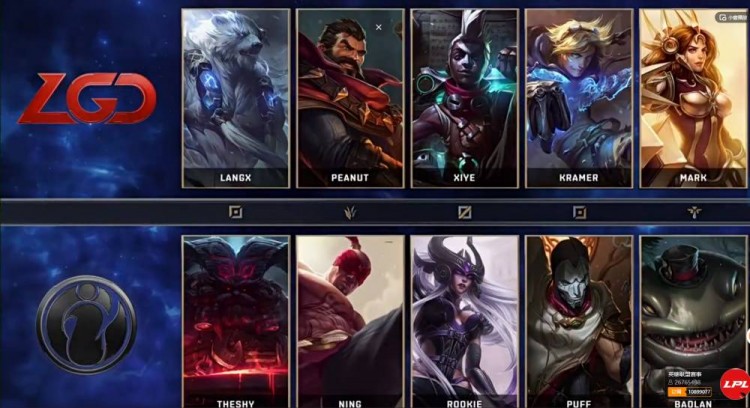Choose NING's Lee Sin champion card
This screenshot has height=408, width=750.
pos(350,320)
